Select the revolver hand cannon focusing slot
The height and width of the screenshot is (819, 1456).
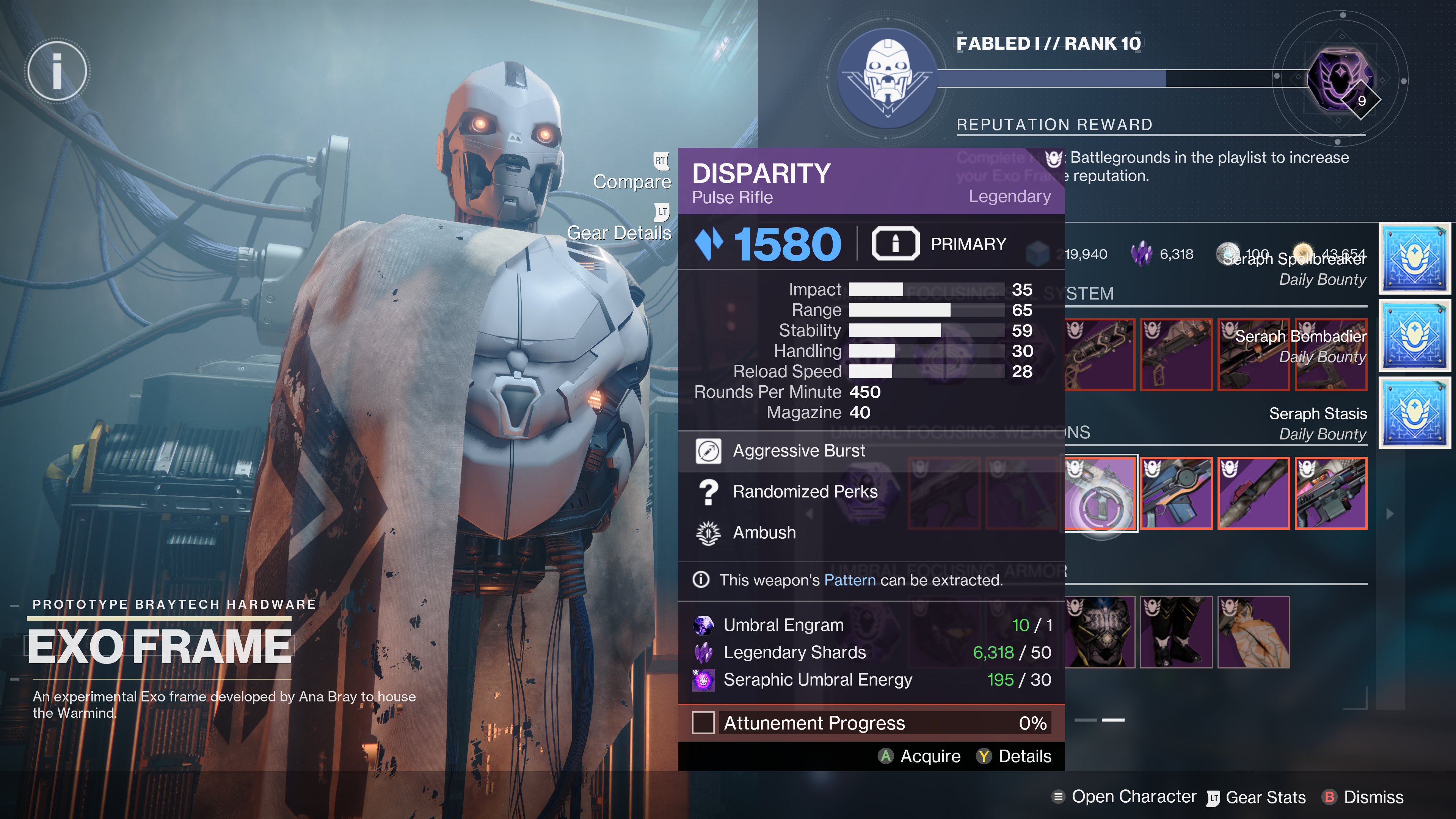pos(1100,355)
